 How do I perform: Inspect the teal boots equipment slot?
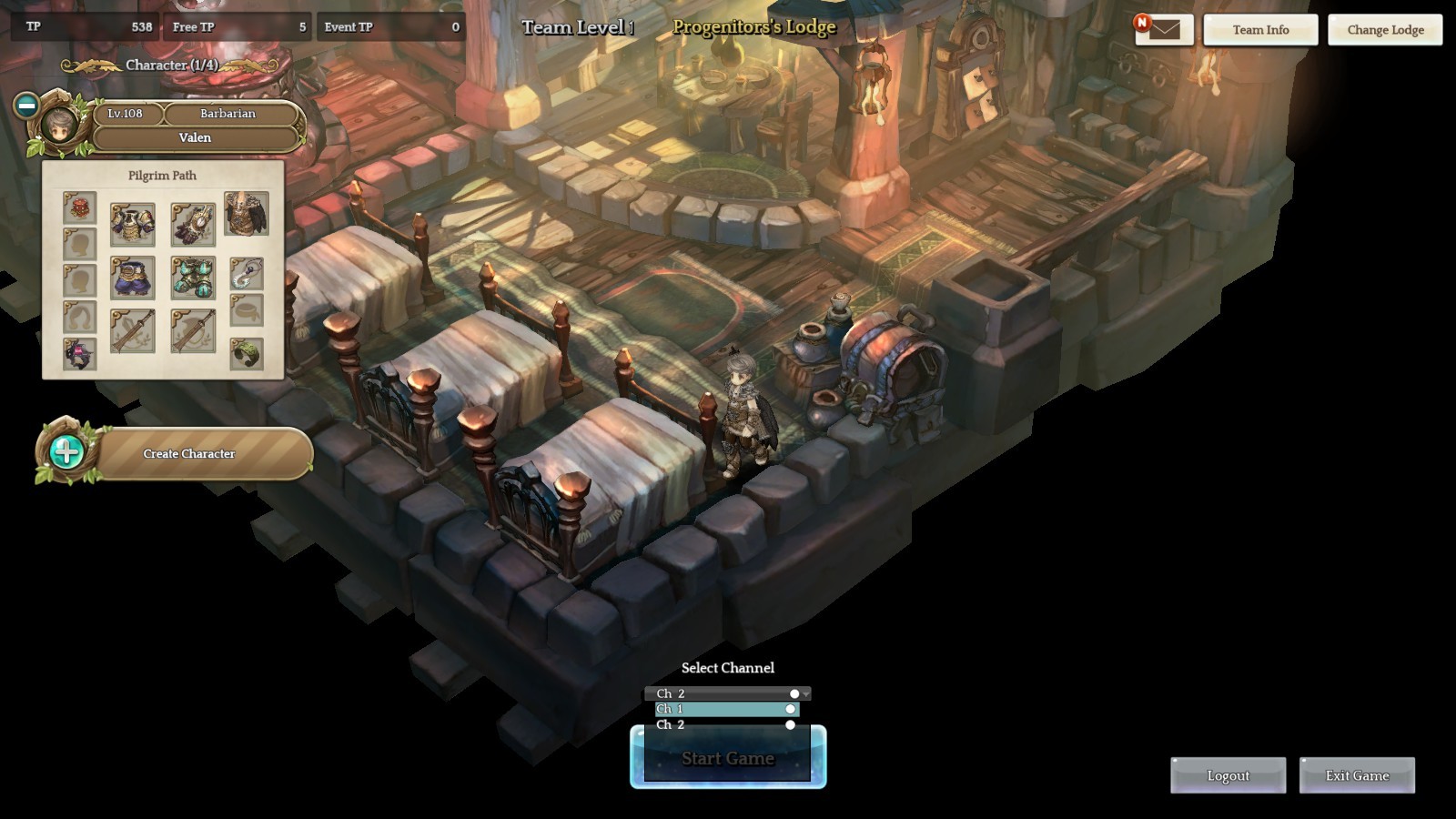(193, 278)
